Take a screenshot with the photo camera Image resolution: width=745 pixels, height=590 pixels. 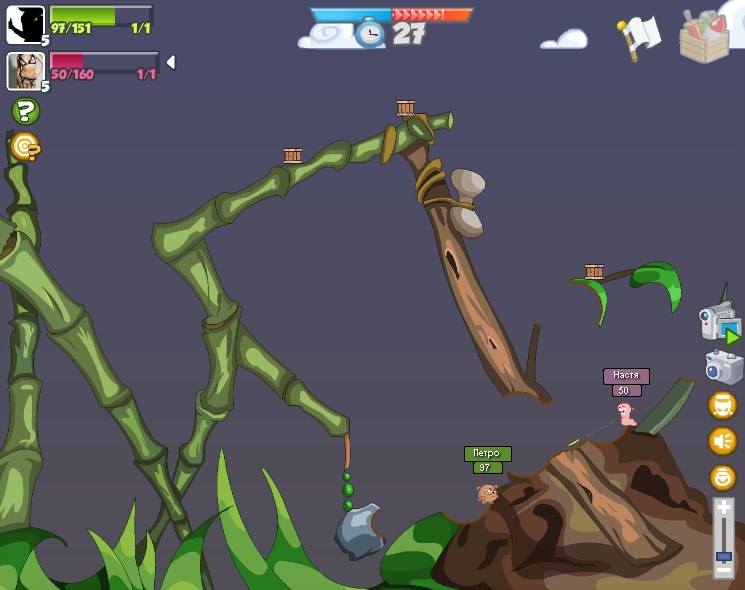tap(723, 366)
